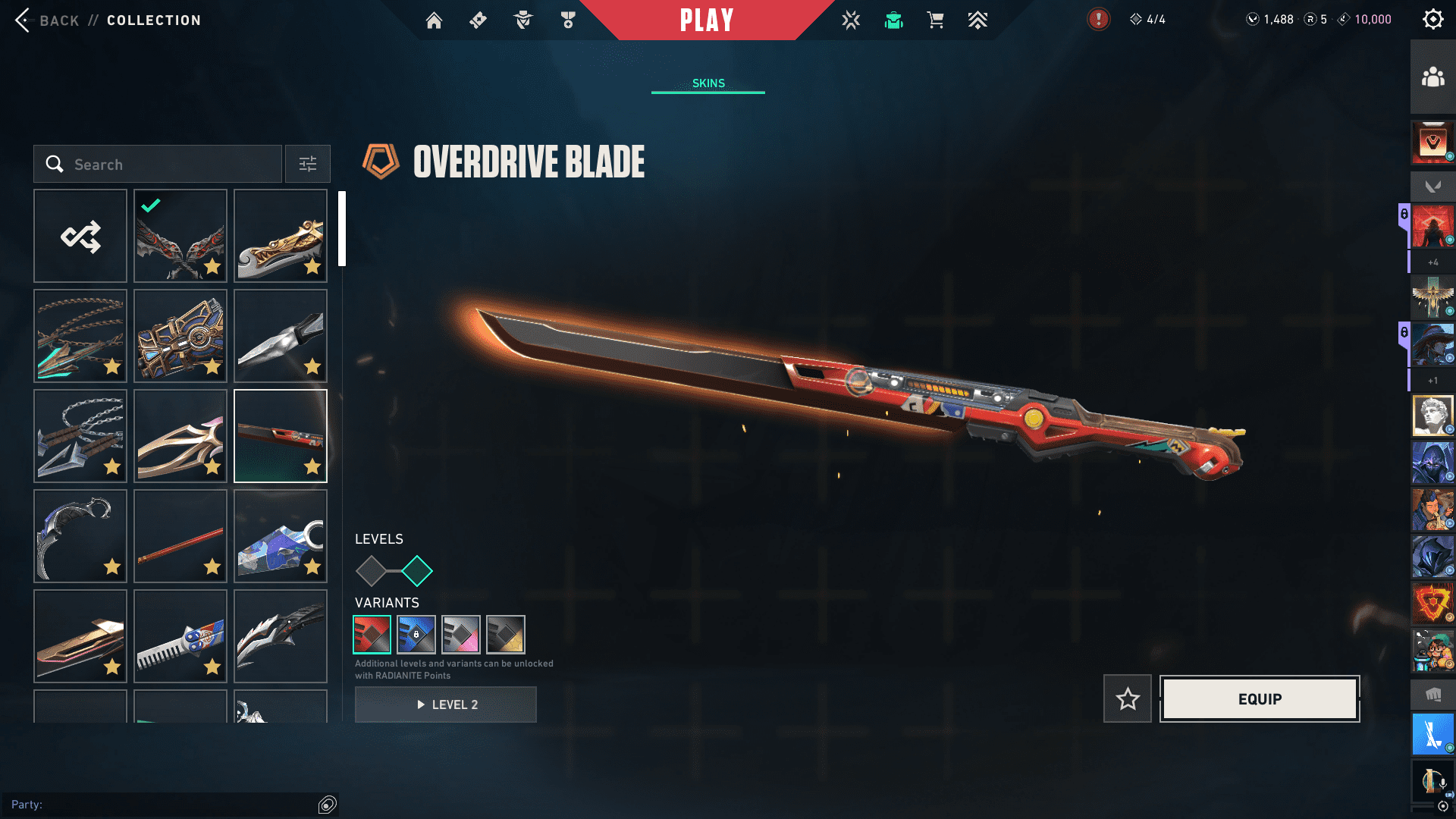This screenshot has width=1456, height=819.
Task: Open the home screen icon
Action: tap(434, 20)
